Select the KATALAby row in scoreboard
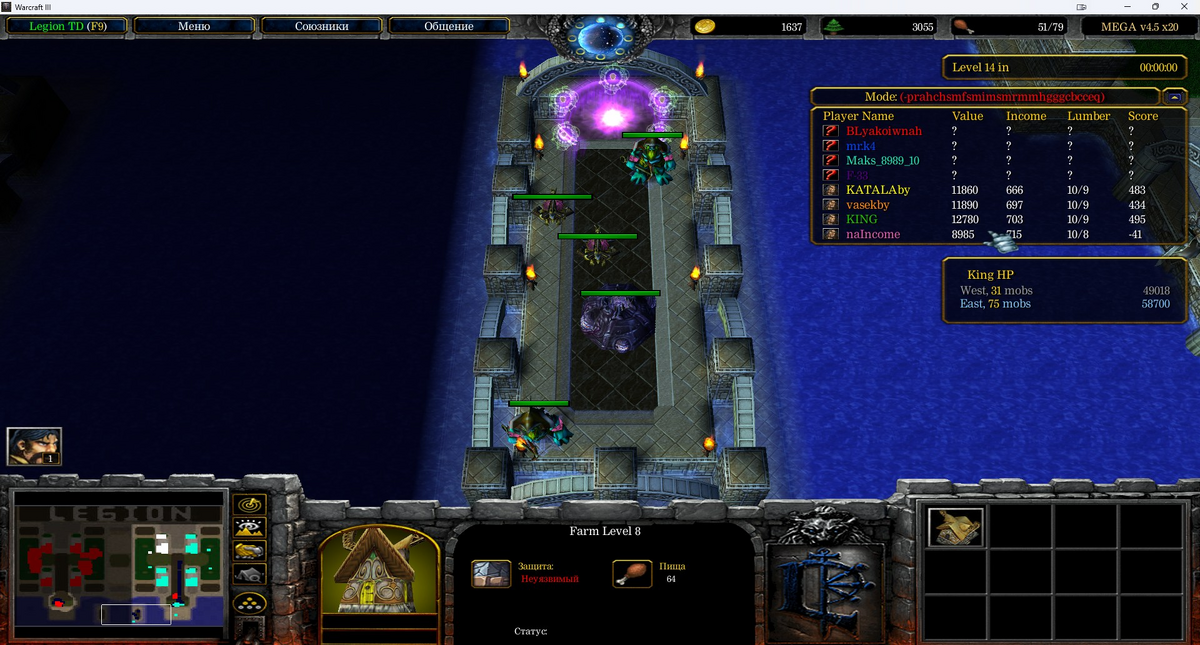1200x645 pixels. (x=878, y=190)
